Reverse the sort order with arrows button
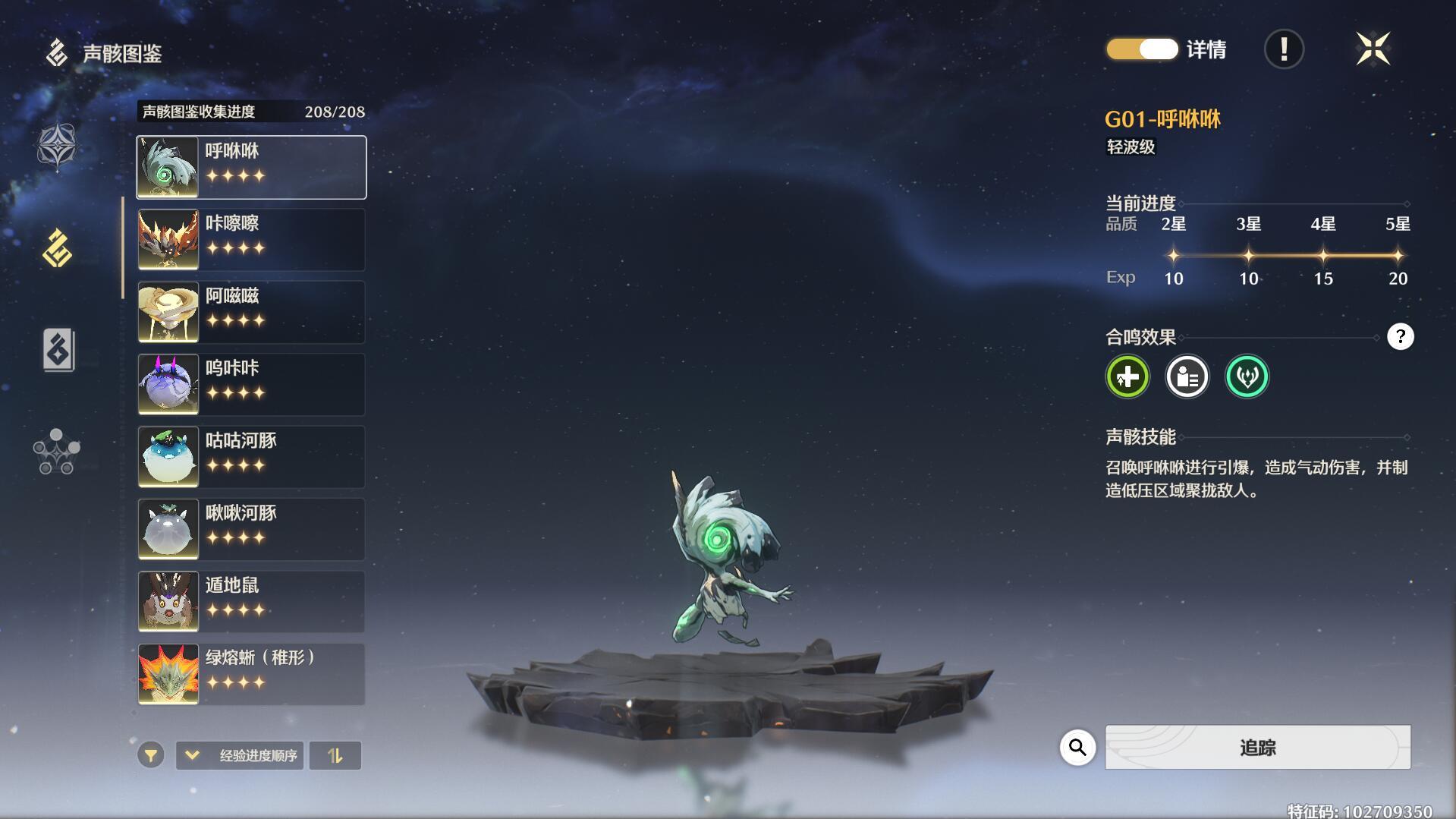1456x819 pixels. point(335,755)
